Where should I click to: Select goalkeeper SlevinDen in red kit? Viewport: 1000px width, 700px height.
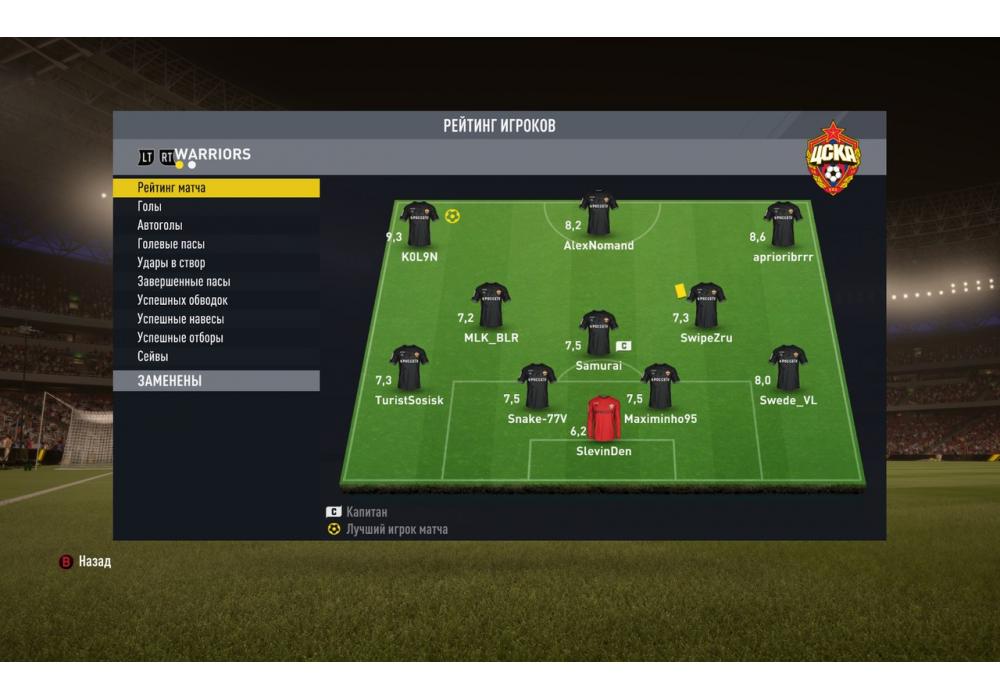(x=603, y=419)
